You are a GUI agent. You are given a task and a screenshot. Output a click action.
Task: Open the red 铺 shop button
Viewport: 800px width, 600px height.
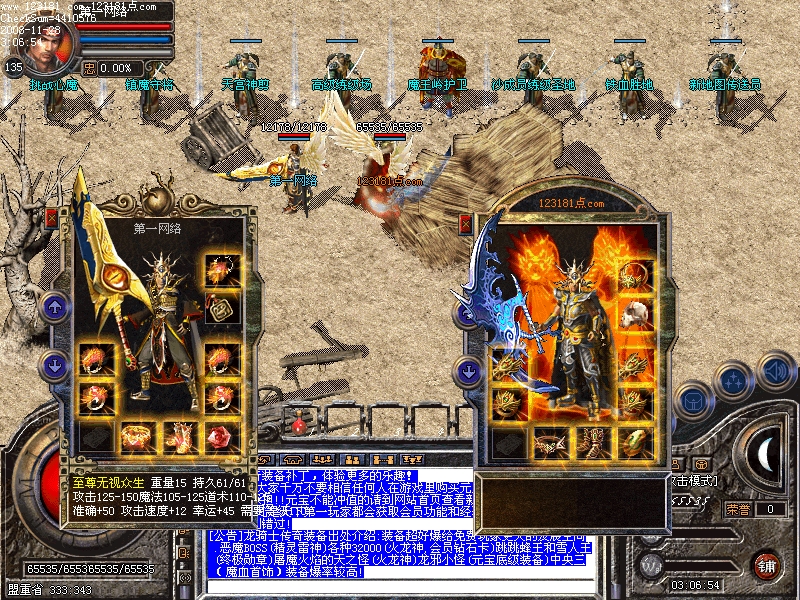pos(766,565)
